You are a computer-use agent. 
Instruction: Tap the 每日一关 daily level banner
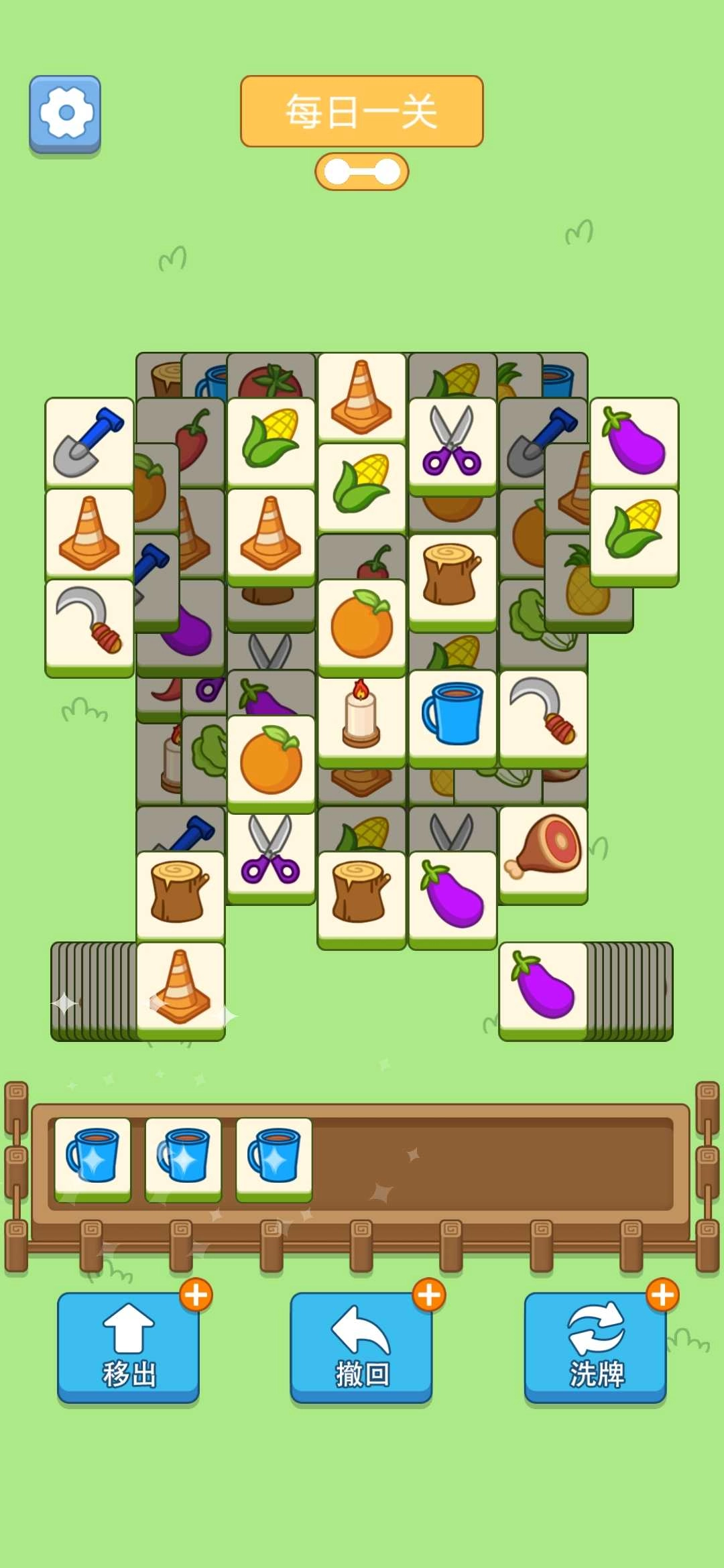[361, 111]
